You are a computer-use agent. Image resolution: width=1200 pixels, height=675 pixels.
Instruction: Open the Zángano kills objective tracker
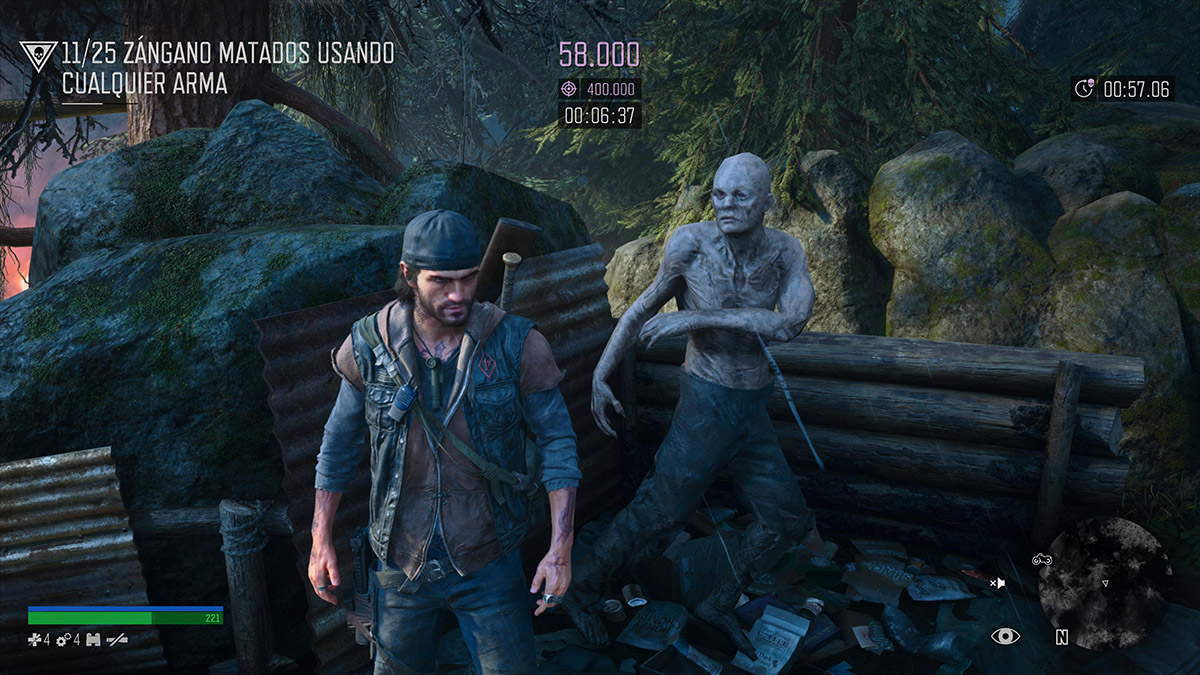[x=228, y=68]
